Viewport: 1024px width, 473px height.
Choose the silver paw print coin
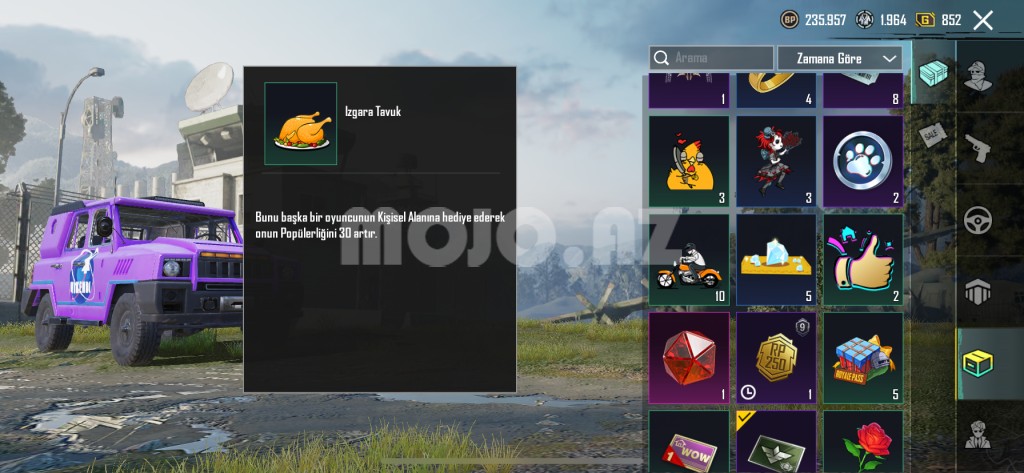coord(863,162)
